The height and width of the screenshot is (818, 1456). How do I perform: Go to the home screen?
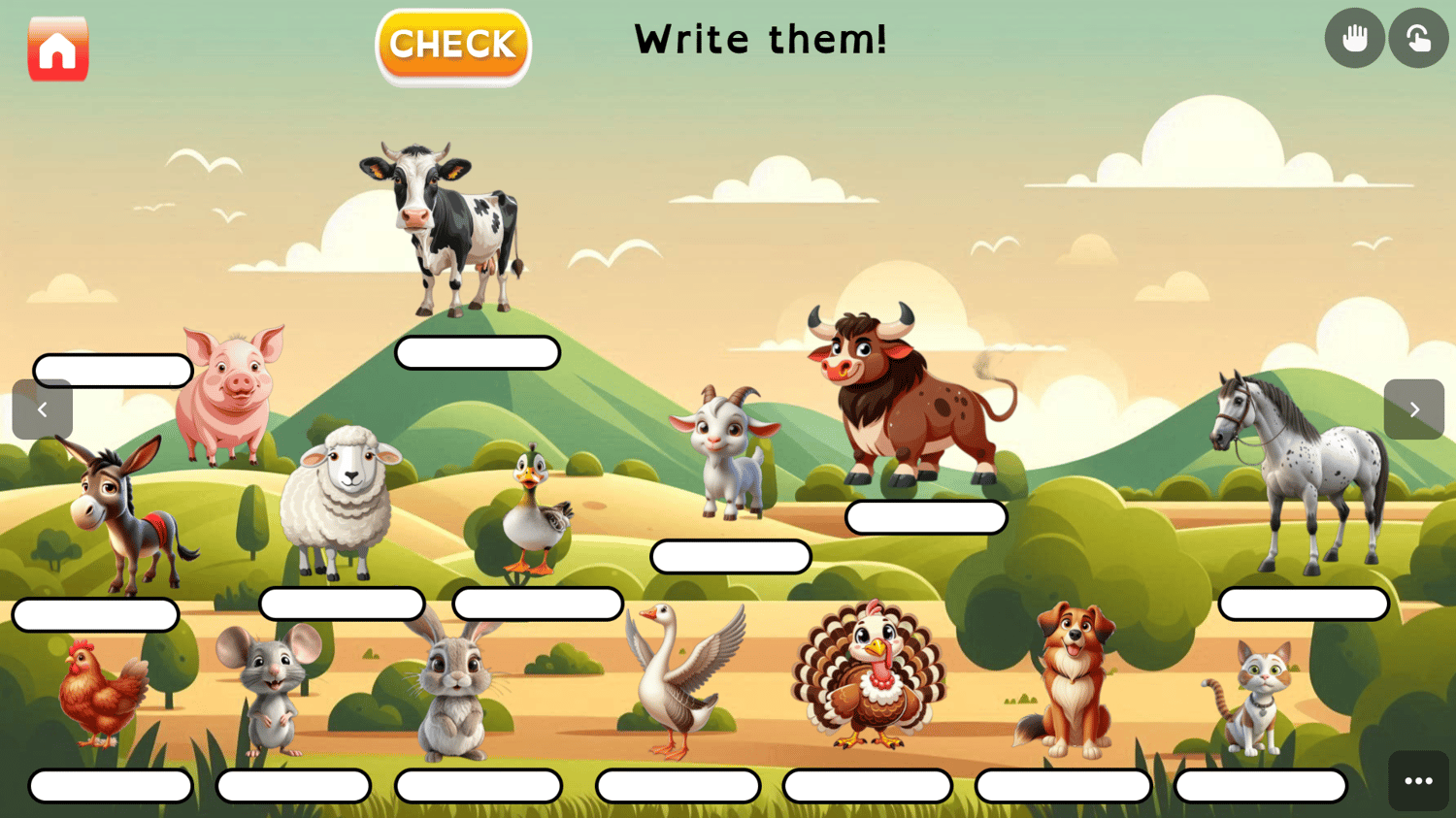pos(58,49)
